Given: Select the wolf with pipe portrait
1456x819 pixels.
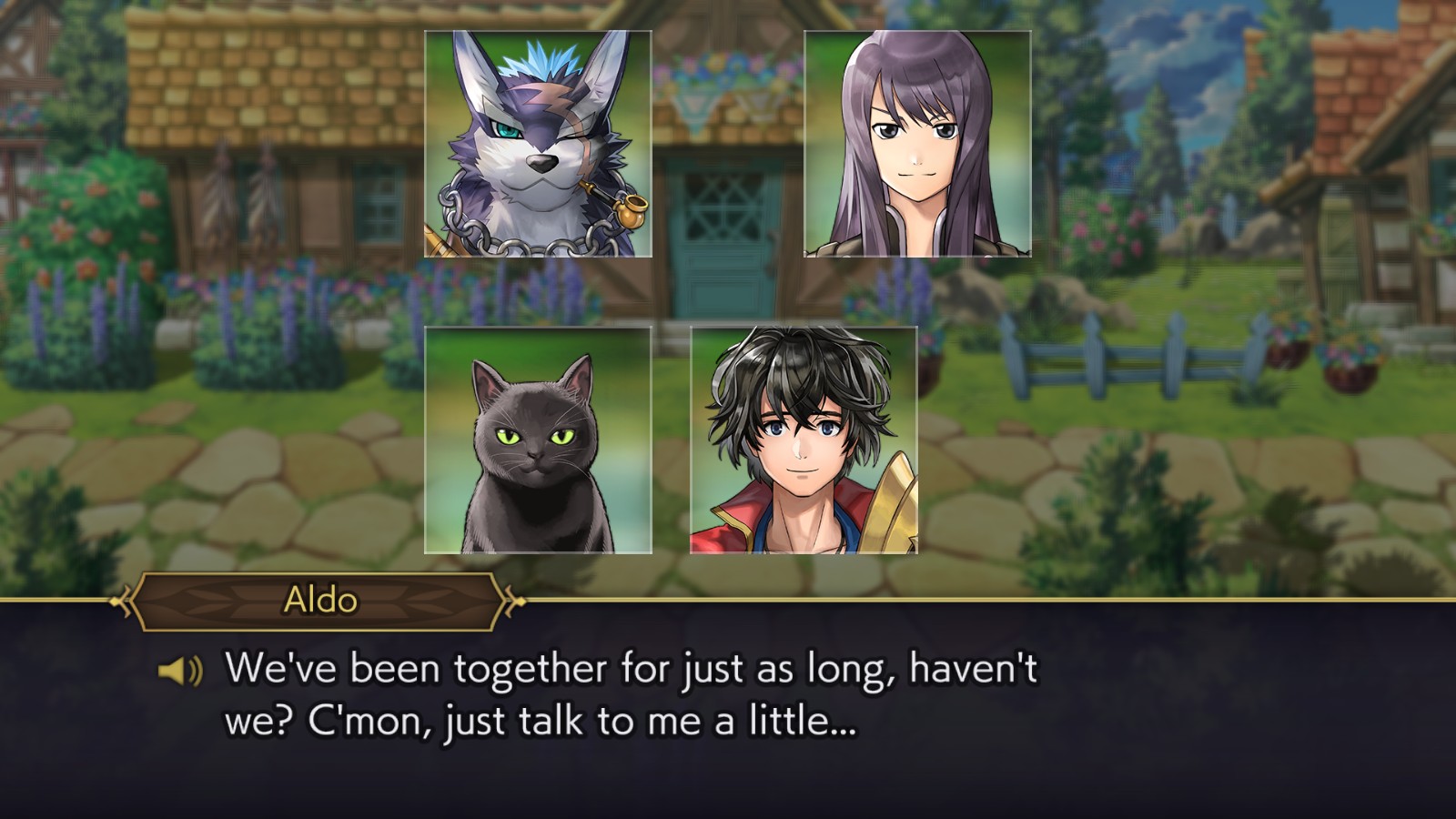Looking at the screenshot, I should [538, 144].
